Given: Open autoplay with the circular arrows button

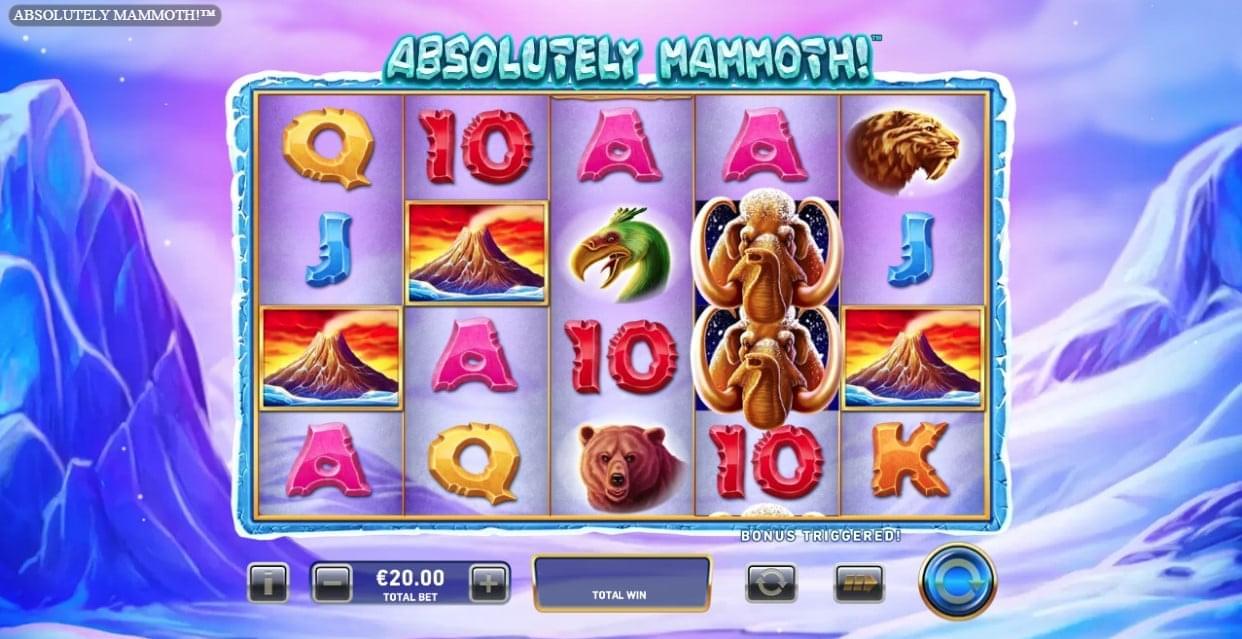Looking at the screenshot, I should tap(771, 582).
